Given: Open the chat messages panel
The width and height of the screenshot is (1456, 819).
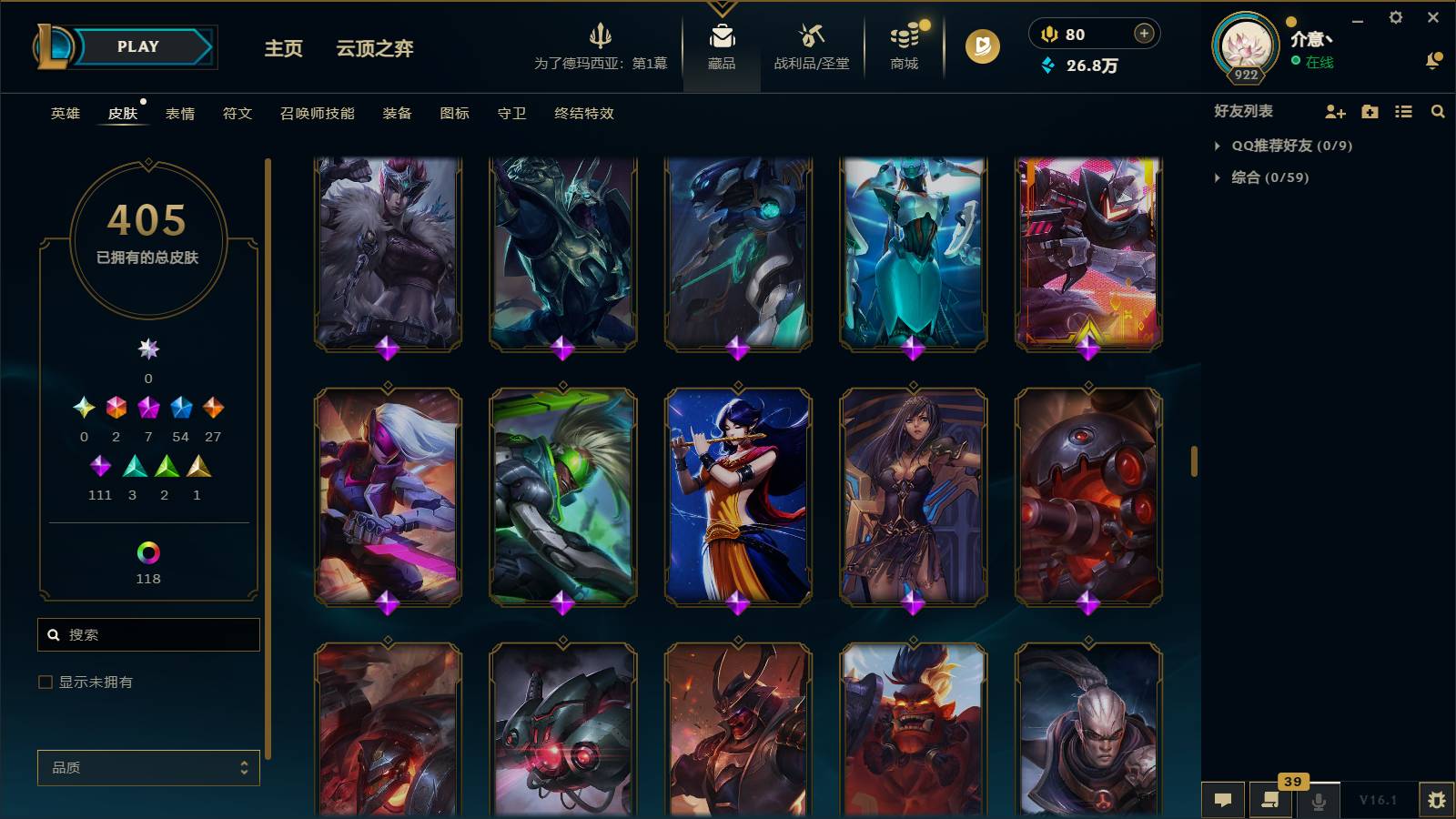Looking at the screenshot, I should [1224, 800].
